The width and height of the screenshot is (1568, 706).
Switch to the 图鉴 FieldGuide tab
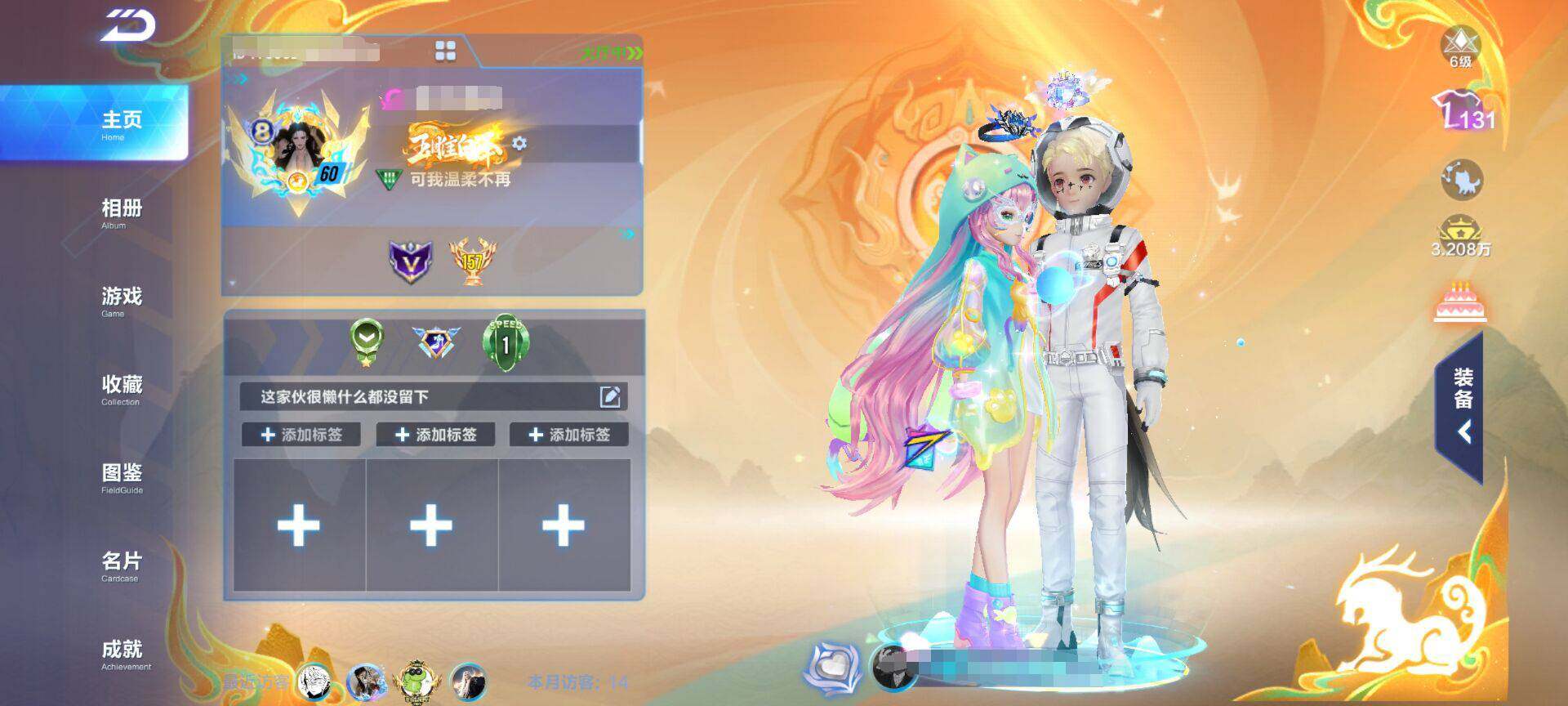click(x=121, y=476)
